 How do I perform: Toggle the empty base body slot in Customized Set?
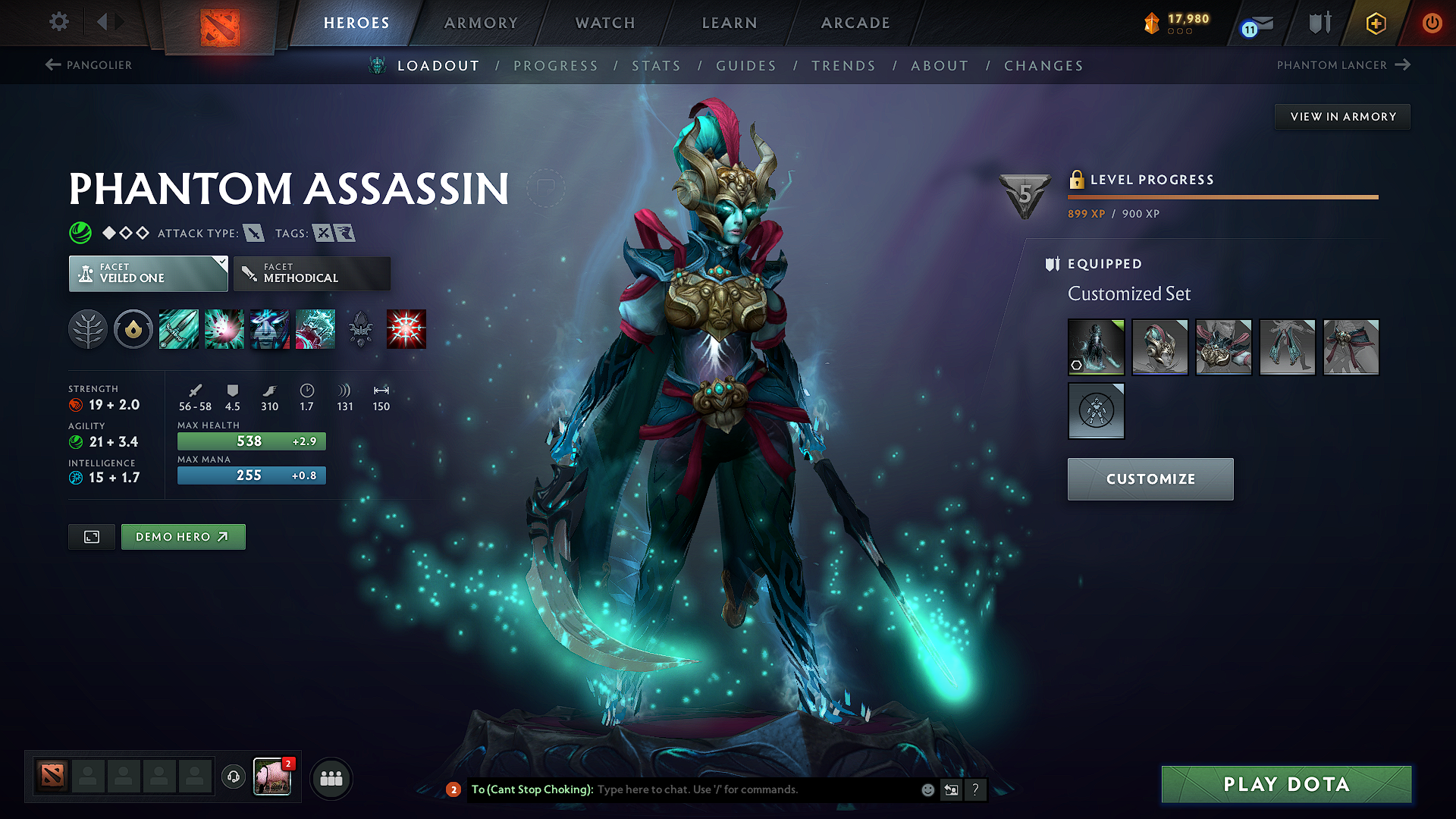(1097, 411)
